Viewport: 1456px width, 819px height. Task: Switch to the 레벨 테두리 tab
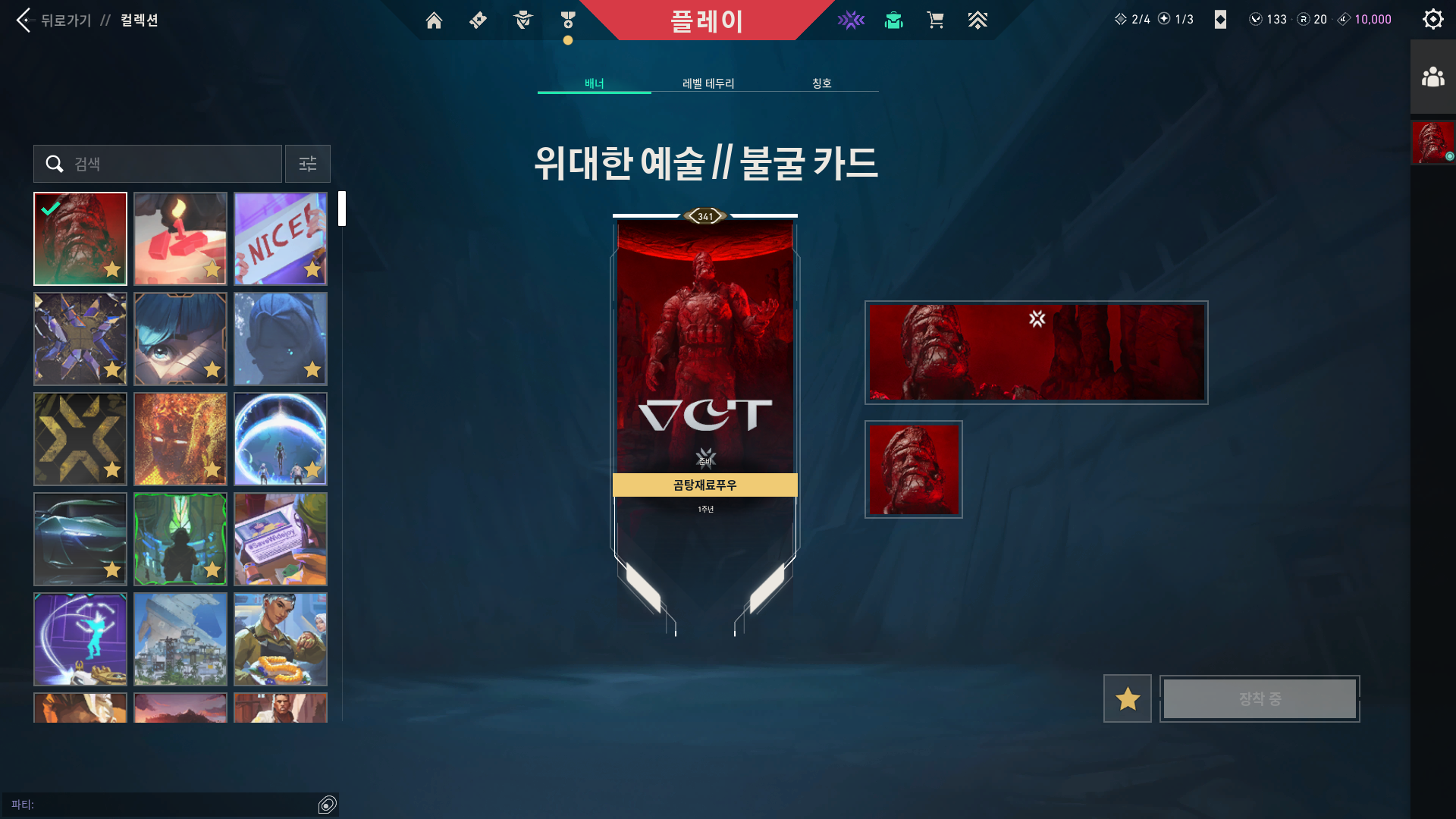click(707, 83)
